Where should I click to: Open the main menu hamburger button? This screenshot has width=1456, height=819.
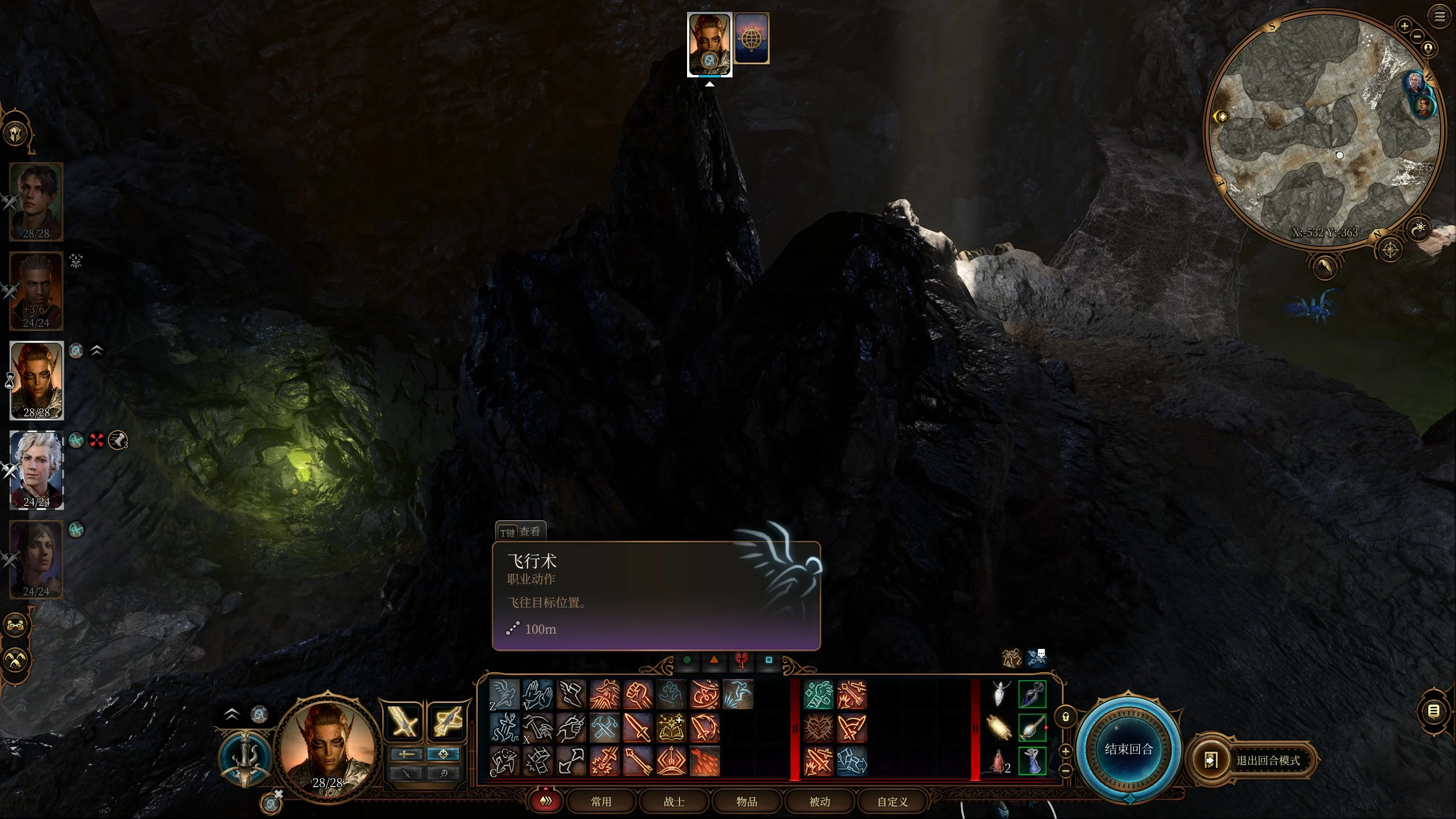tap(1440, 16)
